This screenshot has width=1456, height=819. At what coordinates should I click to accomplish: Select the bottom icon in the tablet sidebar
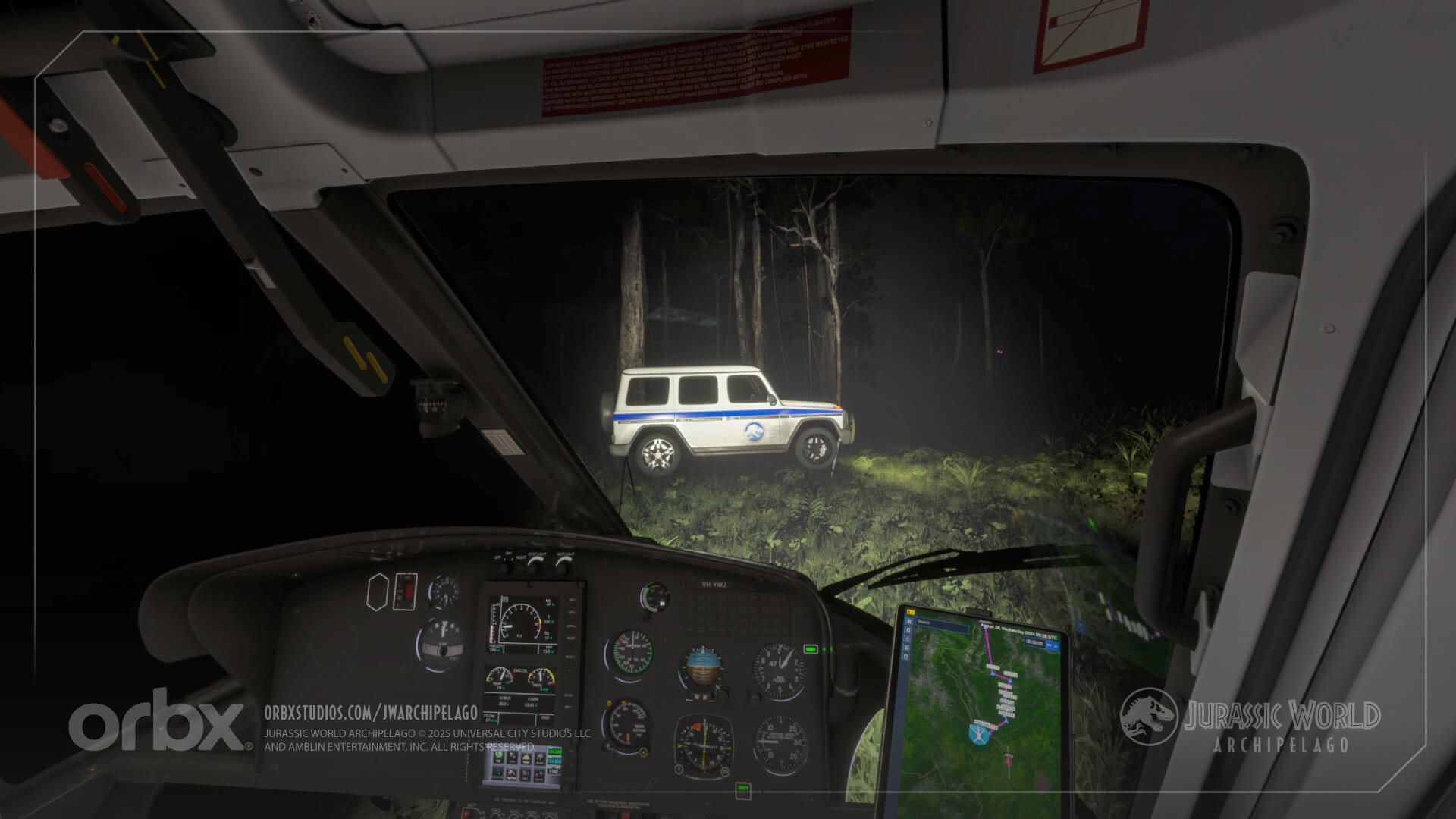[x=907, y=656]
